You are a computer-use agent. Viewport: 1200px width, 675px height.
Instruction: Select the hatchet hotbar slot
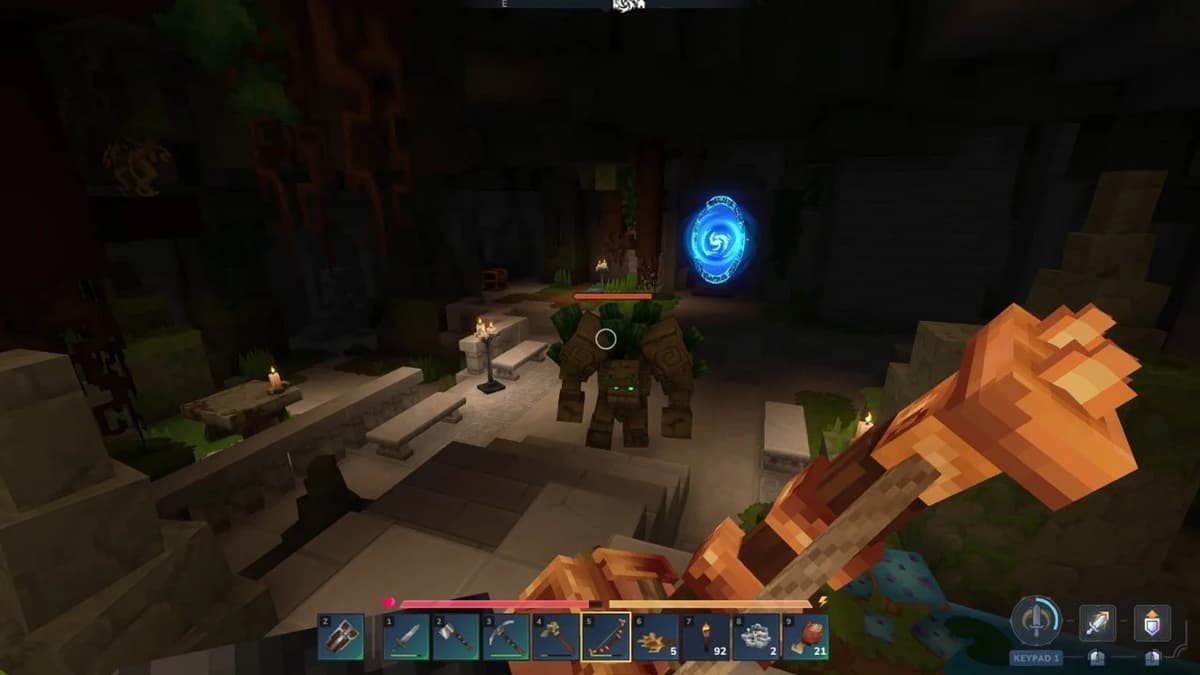point(456,638)
